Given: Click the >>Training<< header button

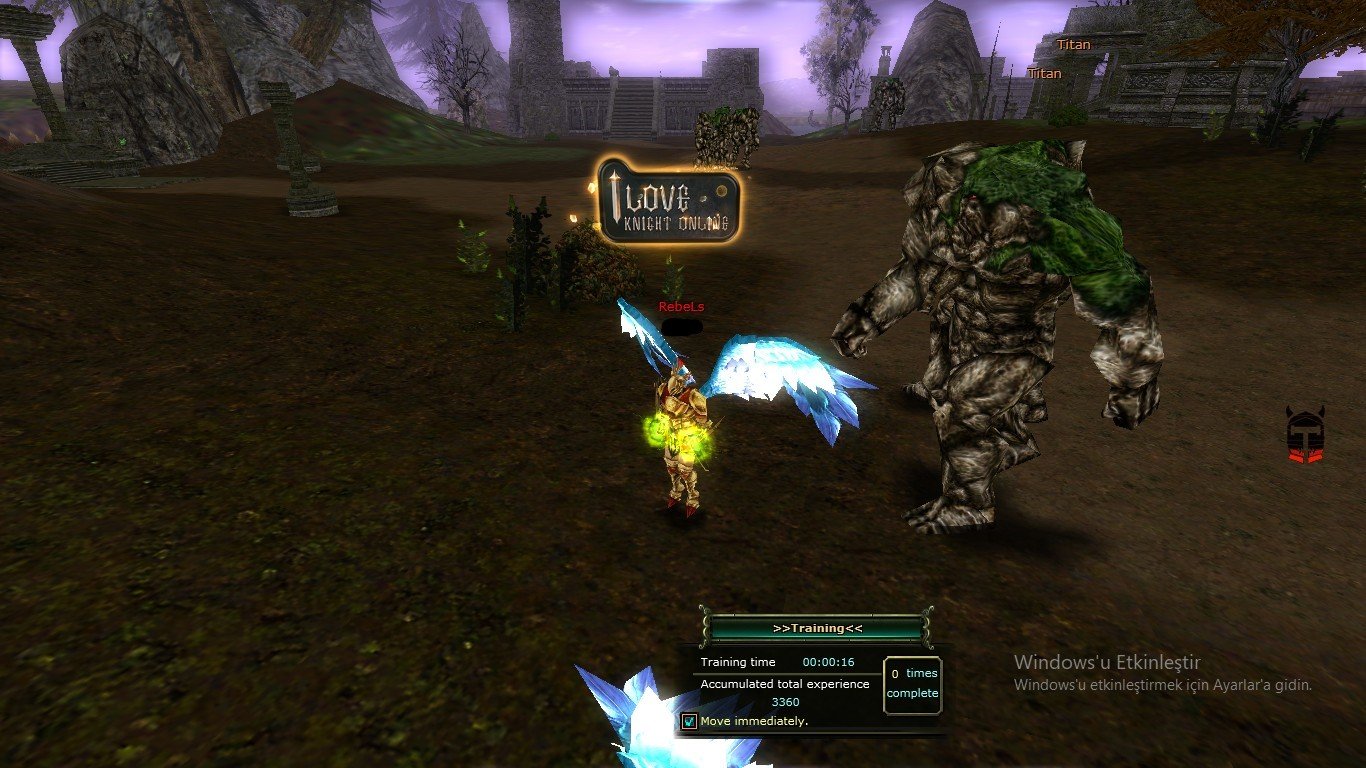Looking at the screenshot, I should [817, 628].
